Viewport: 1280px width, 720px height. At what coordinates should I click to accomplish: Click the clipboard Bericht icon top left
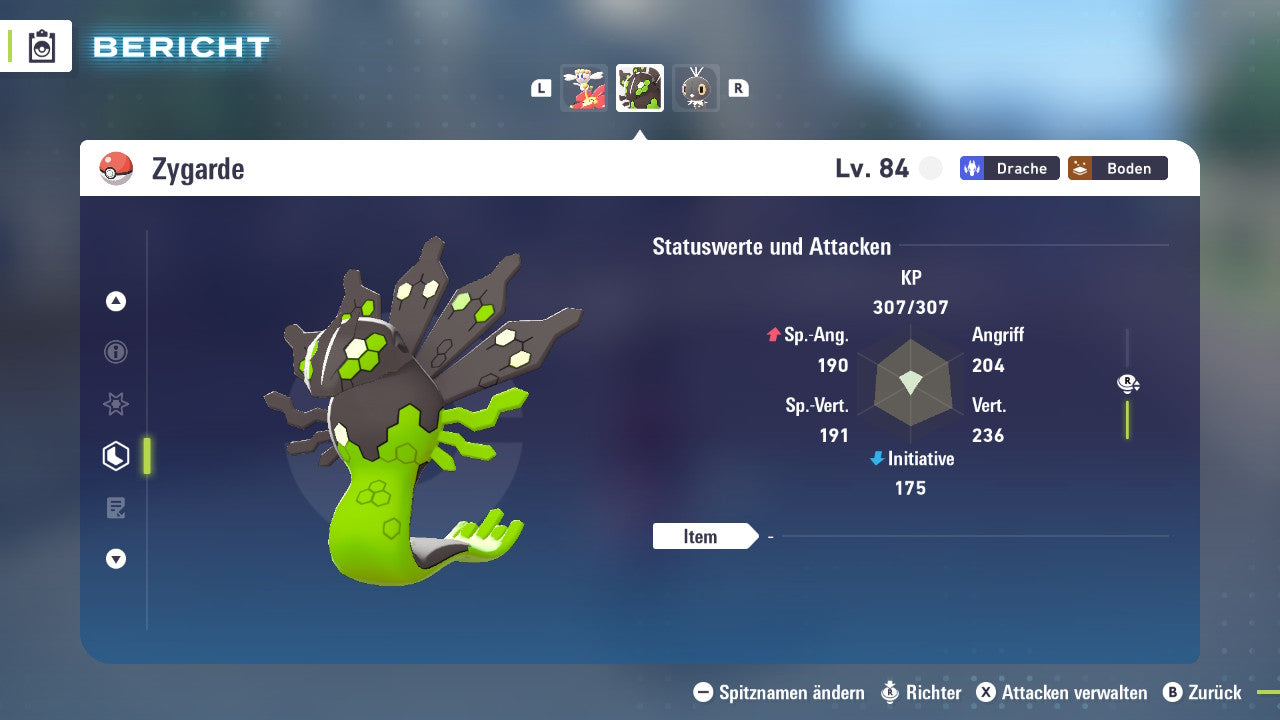pos(42,46)
